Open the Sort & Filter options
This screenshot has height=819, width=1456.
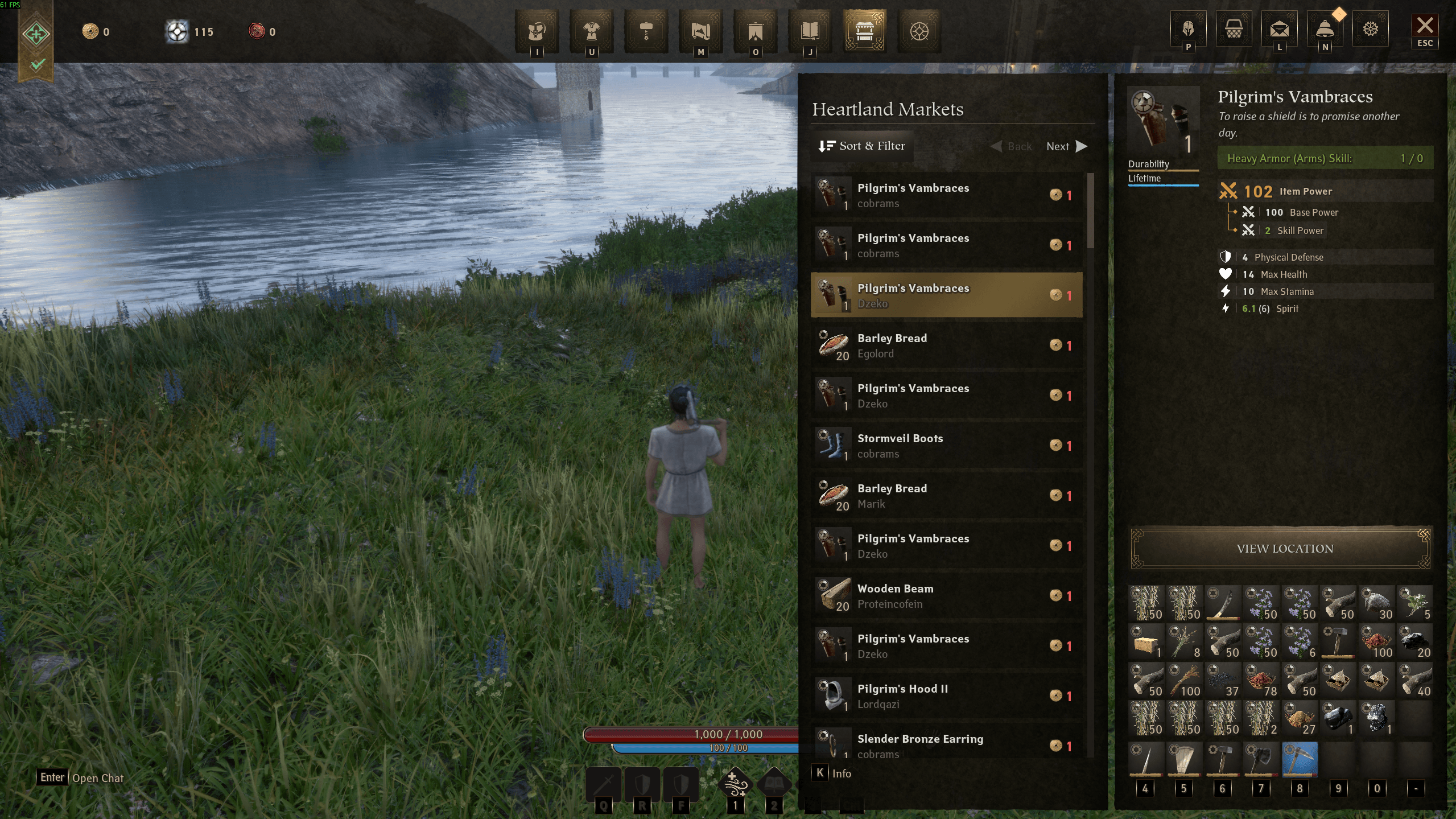(x=861, y=146)
